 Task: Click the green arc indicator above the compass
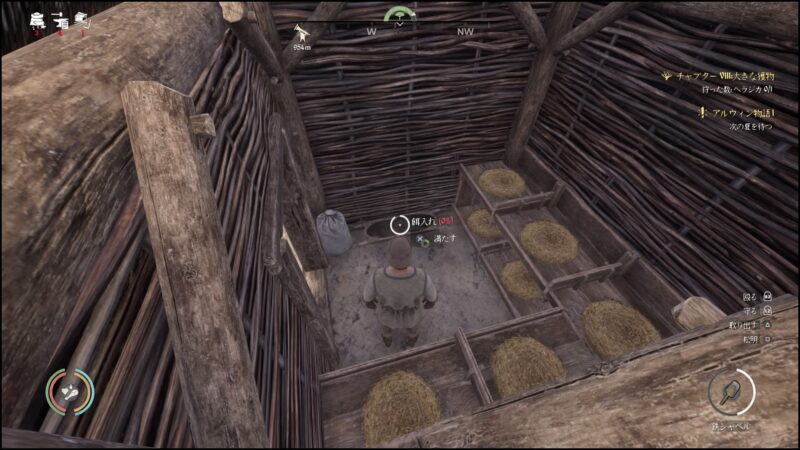click(400, 14)
